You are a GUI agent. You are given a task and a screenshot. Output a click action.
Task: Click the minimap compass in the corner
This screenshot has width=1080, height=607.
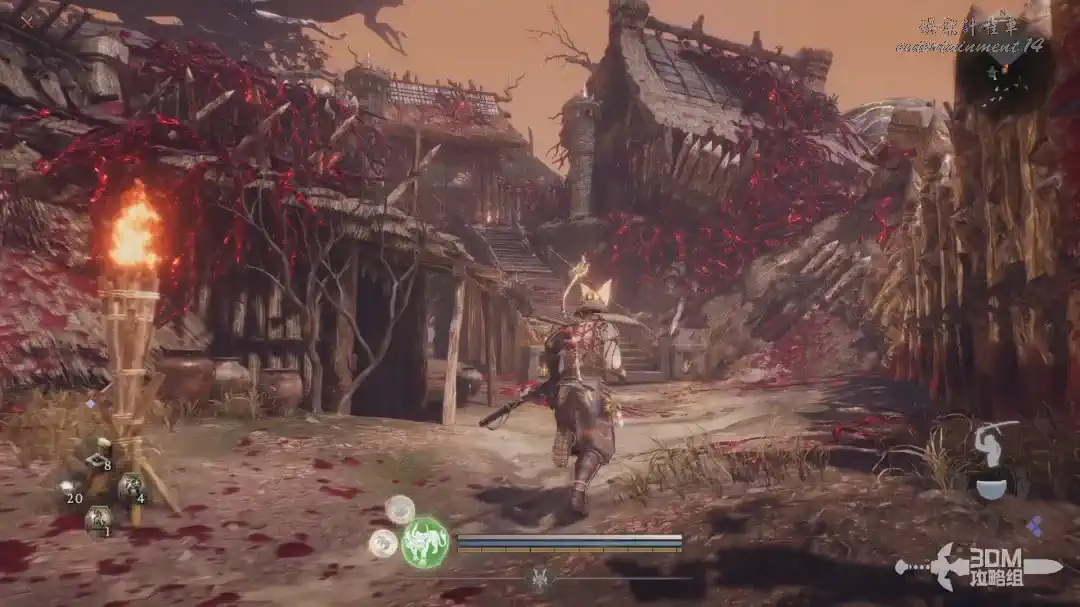[x=1001, y=66]
